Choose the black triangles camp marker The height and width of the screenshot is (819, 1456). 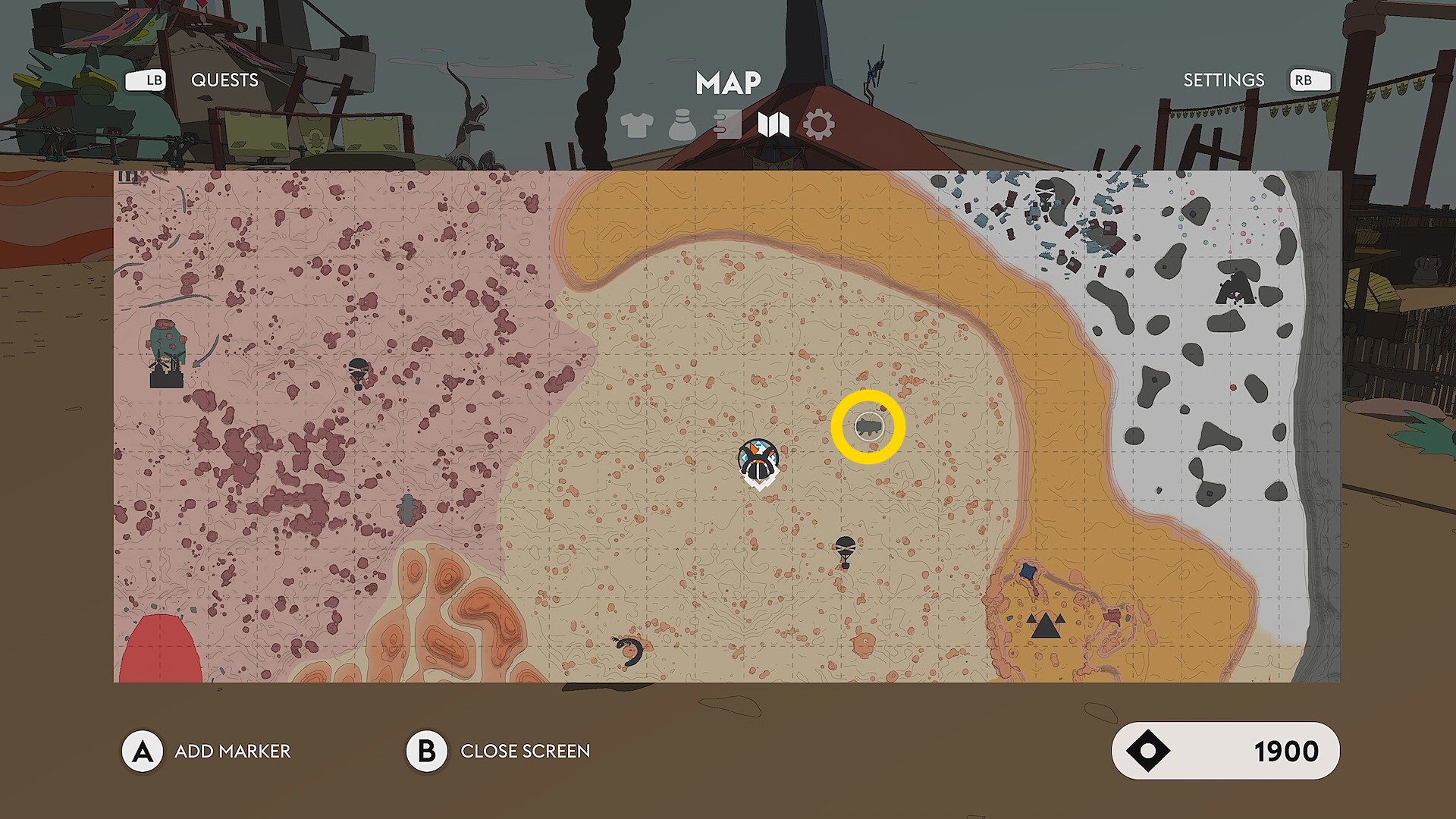(1045, 626)
